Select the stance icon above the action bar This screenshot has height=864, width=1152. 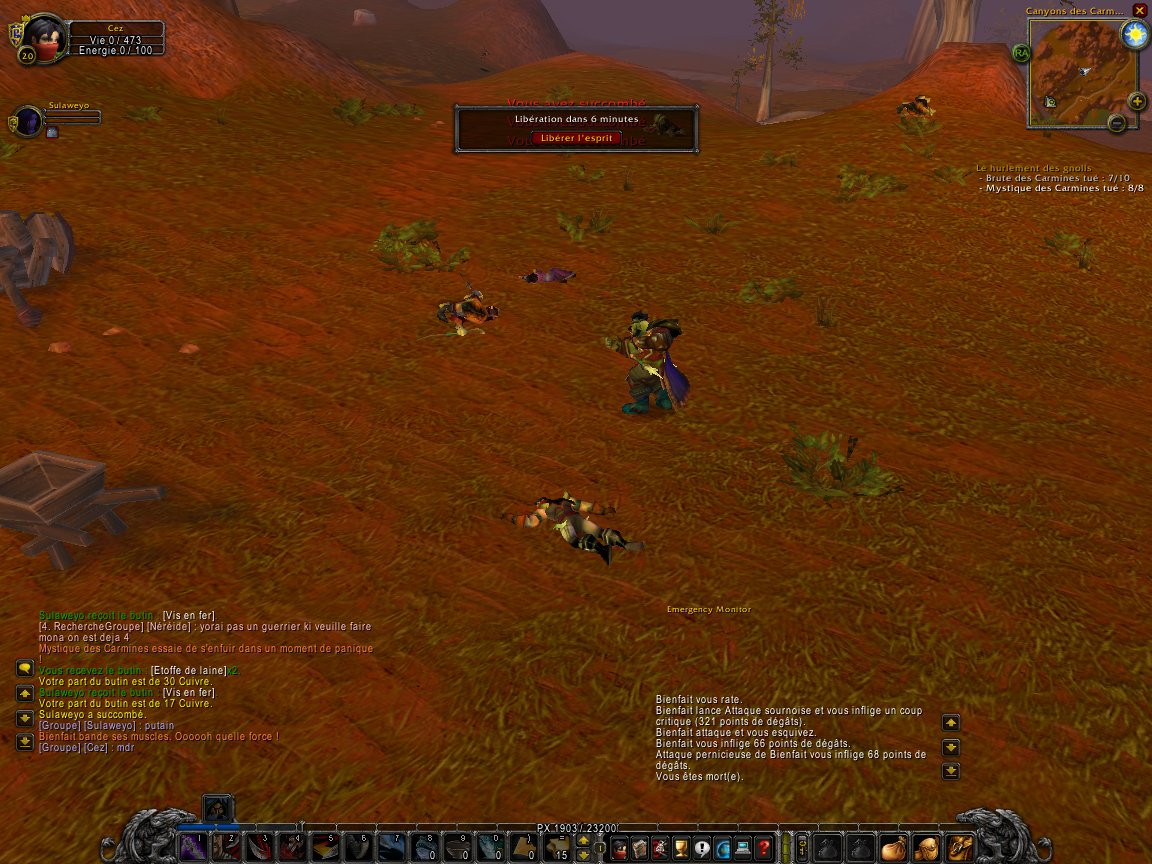point(218,808)
